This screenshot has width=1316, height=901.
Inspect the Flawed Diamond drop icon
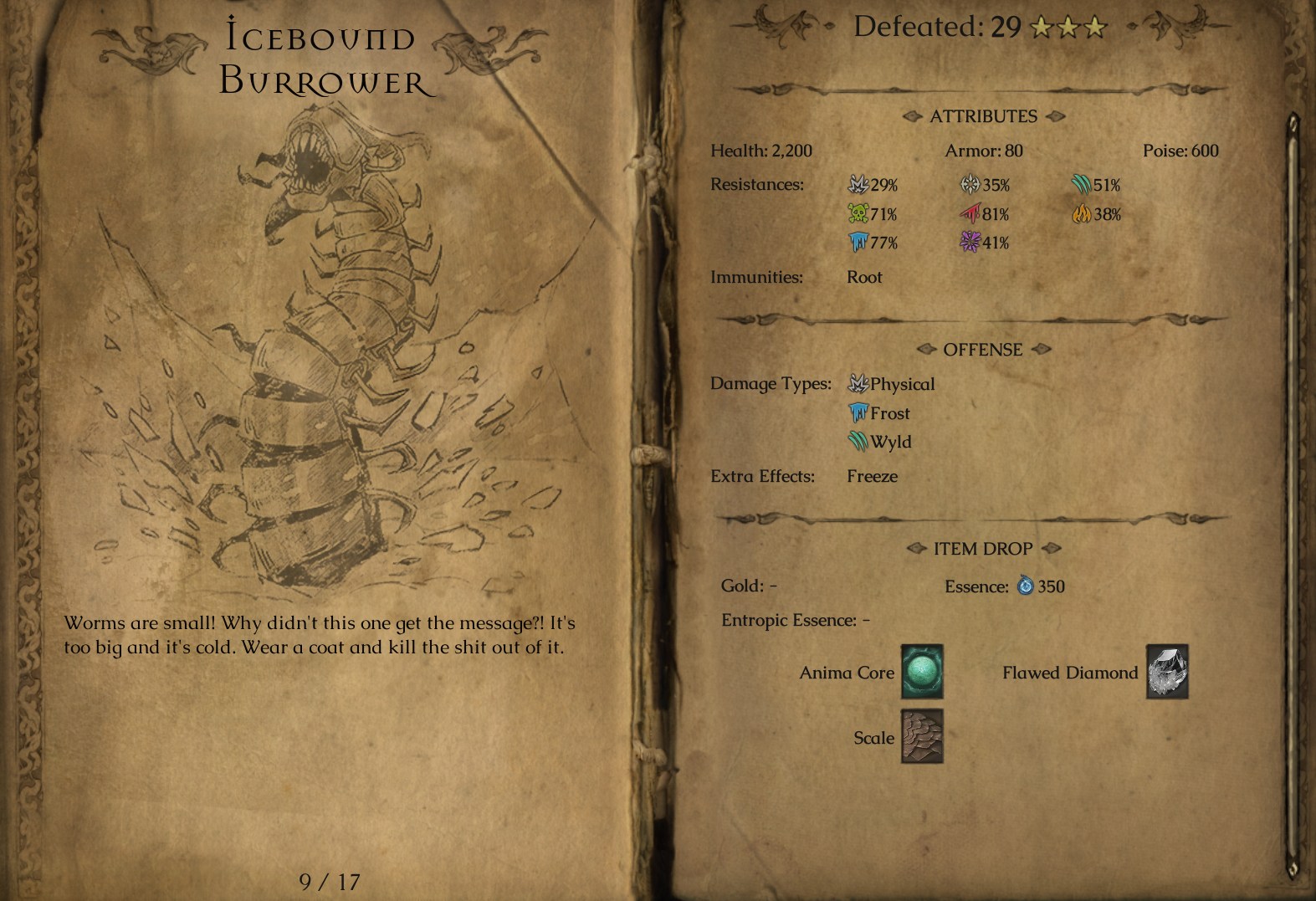[1167, 672]
